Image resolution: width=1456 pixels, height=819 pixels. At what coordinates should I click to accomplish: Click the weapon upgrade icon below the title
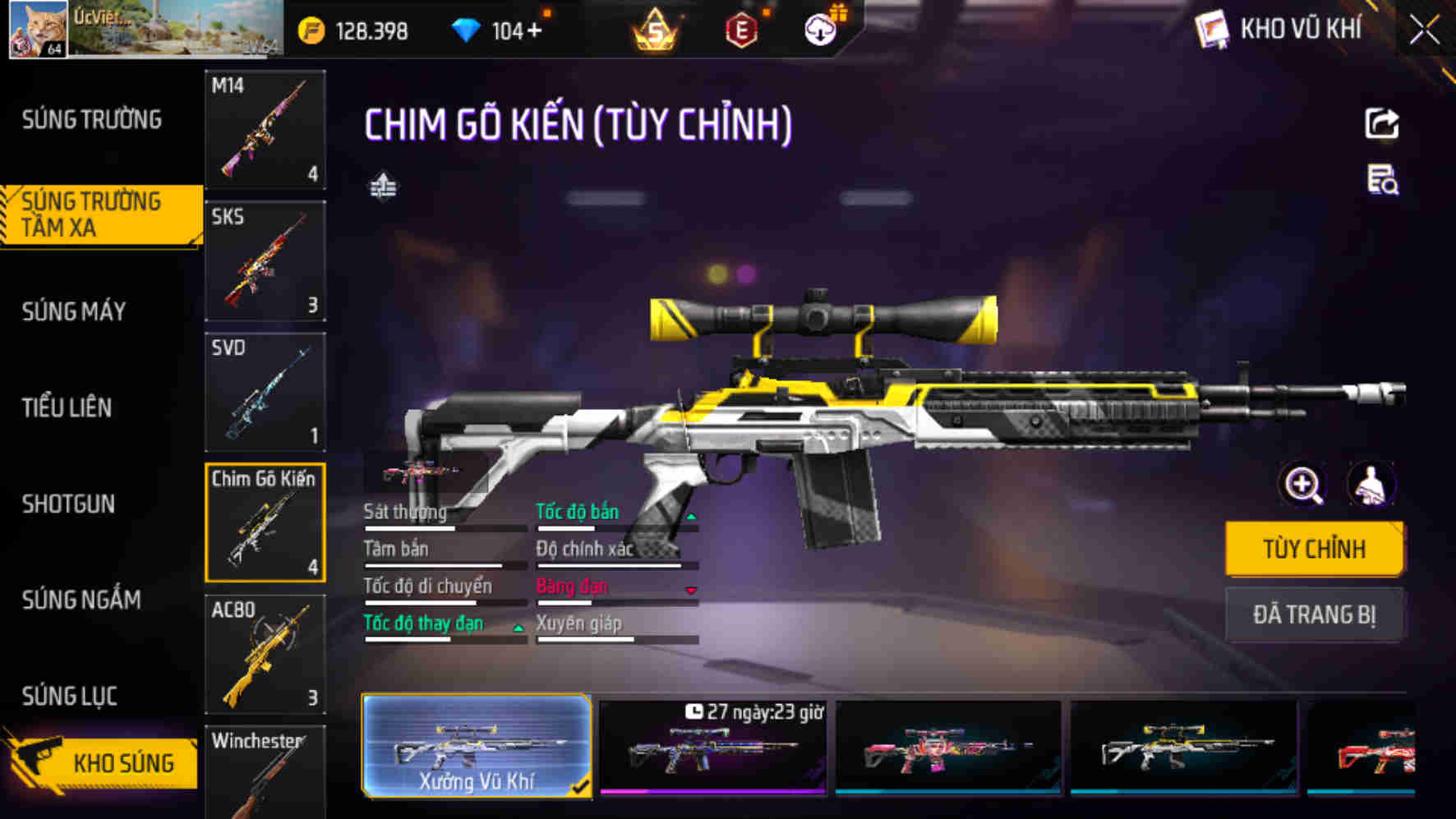pos(383,186)
